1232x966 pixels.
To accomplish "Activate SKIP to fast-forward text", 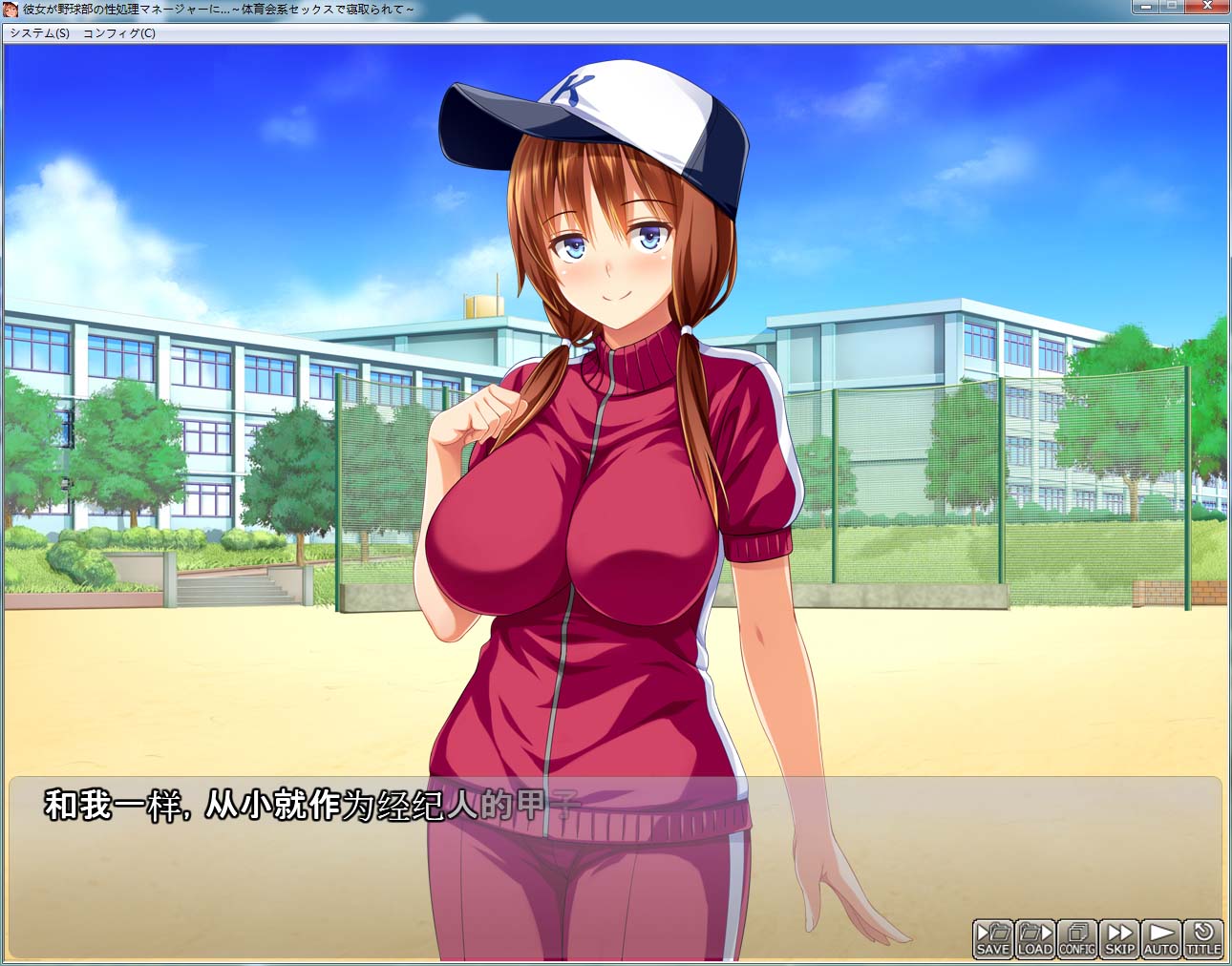I will pos(1119,938).
